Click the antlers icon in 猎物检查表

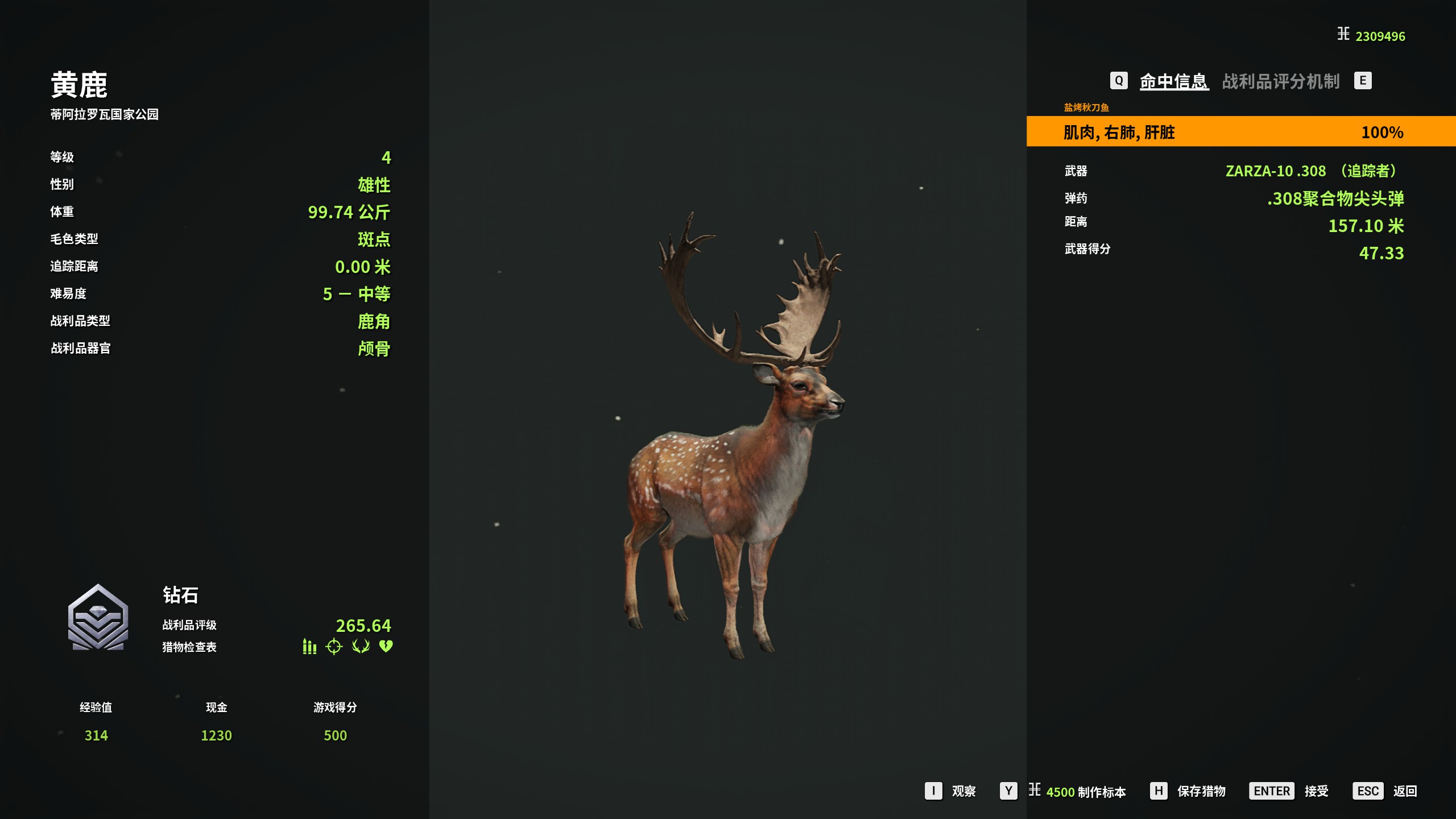point(361,646)
